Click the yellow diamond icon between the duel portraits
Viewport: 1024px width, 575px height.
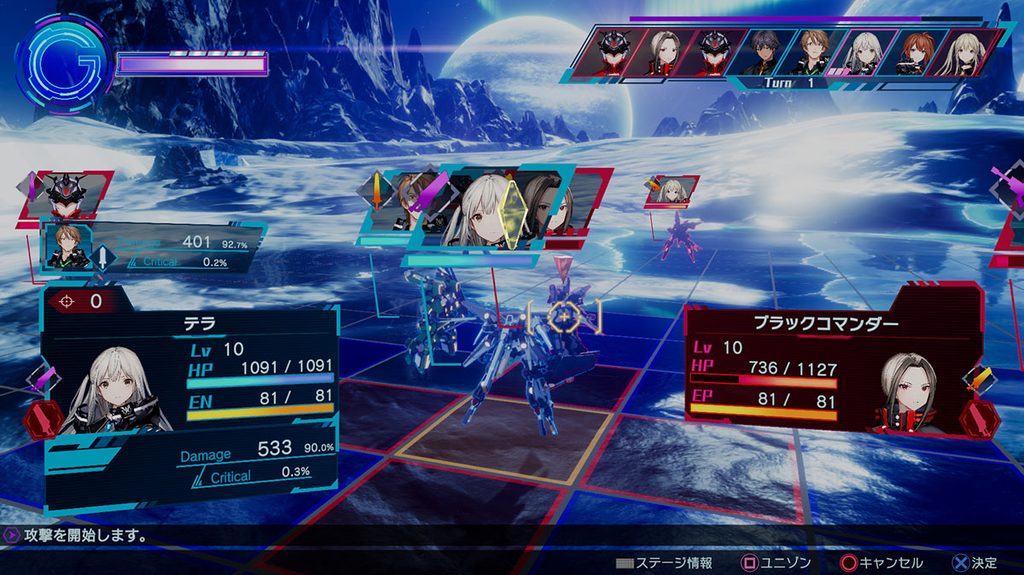click(x=512, y=213)
